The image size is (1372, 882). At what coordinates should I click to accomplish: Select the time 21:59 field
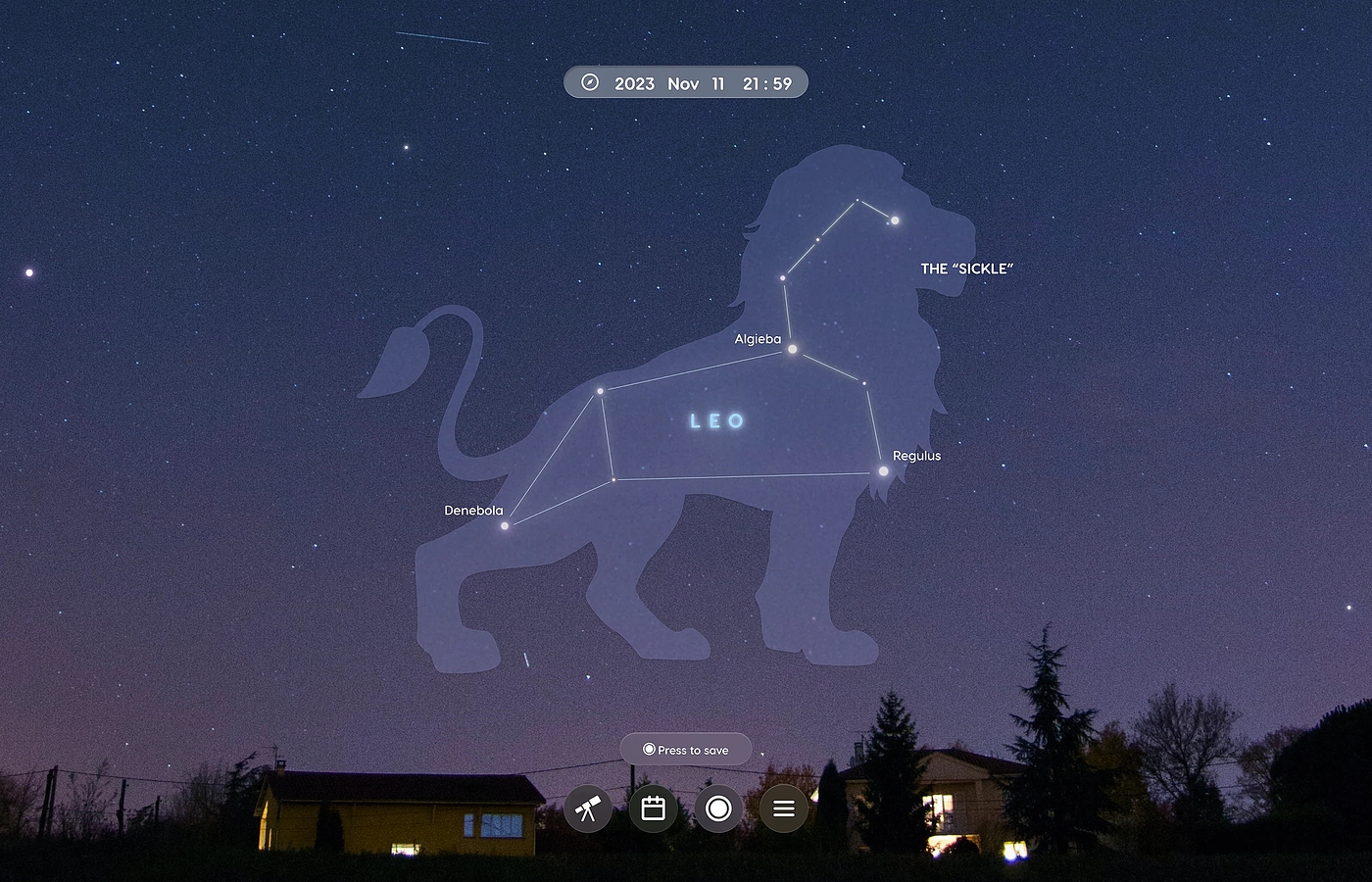click(767, 84)
